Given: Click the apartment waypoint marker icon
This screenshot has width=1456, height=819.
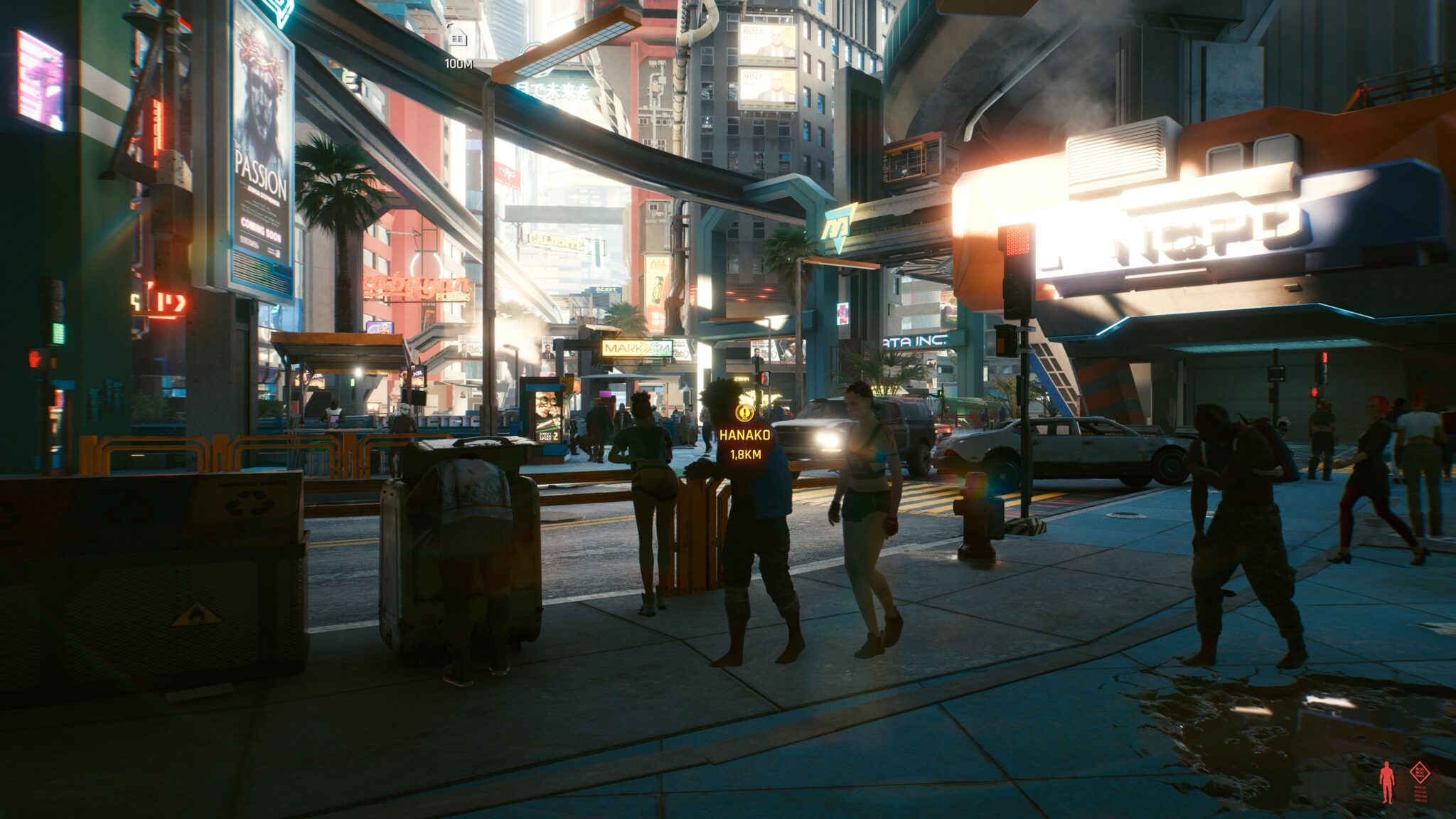Looking at the screenshot, I should 459,36.
